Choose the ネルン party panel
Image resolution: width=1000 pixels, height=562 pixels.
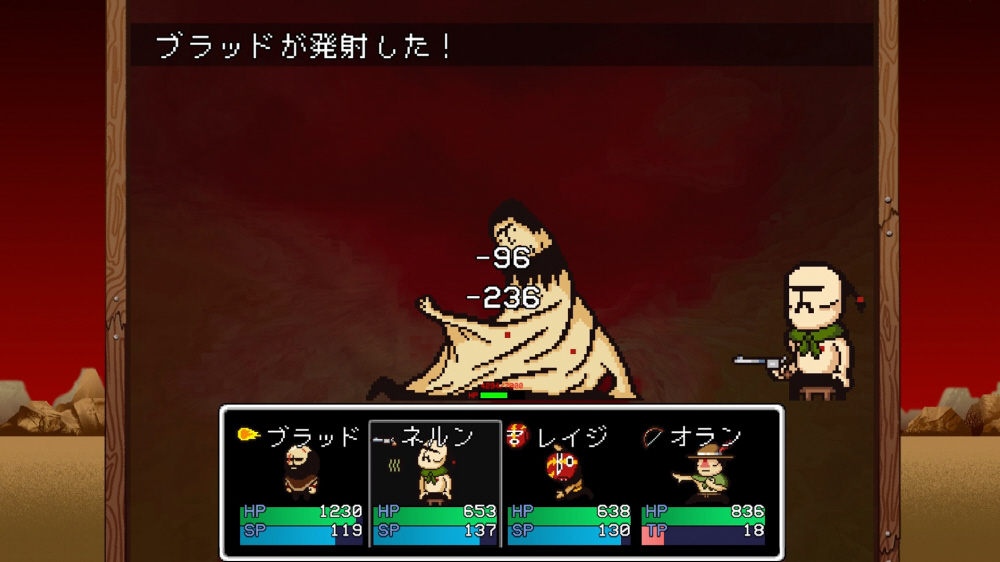(x=435, y=484)
